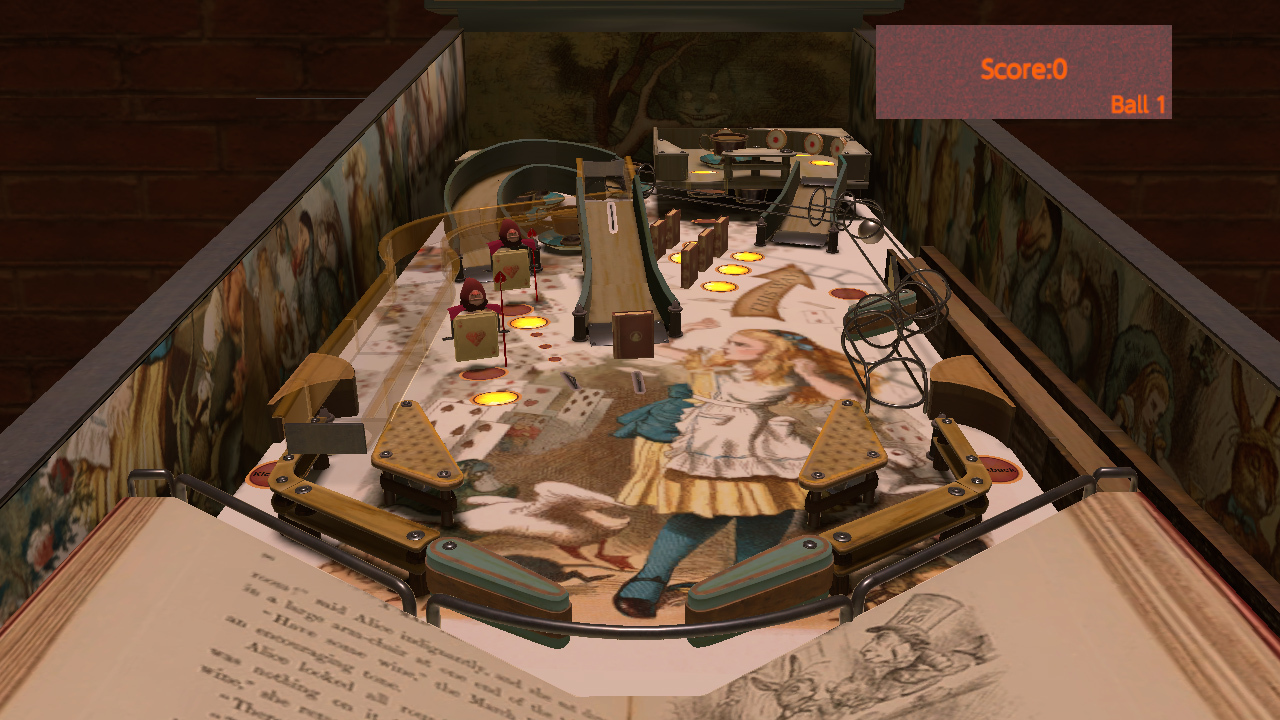Click a round red-dot target above the table

pyautogui.click(x=777, y=140)
